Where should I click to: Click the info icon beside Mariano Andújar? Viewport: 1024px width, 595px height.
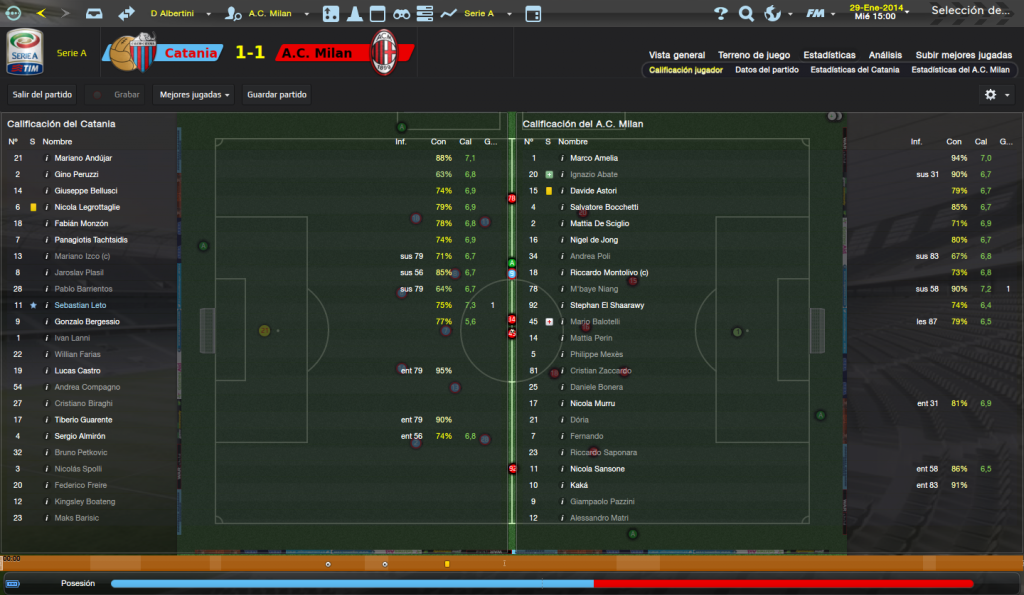tap(46, 158)
